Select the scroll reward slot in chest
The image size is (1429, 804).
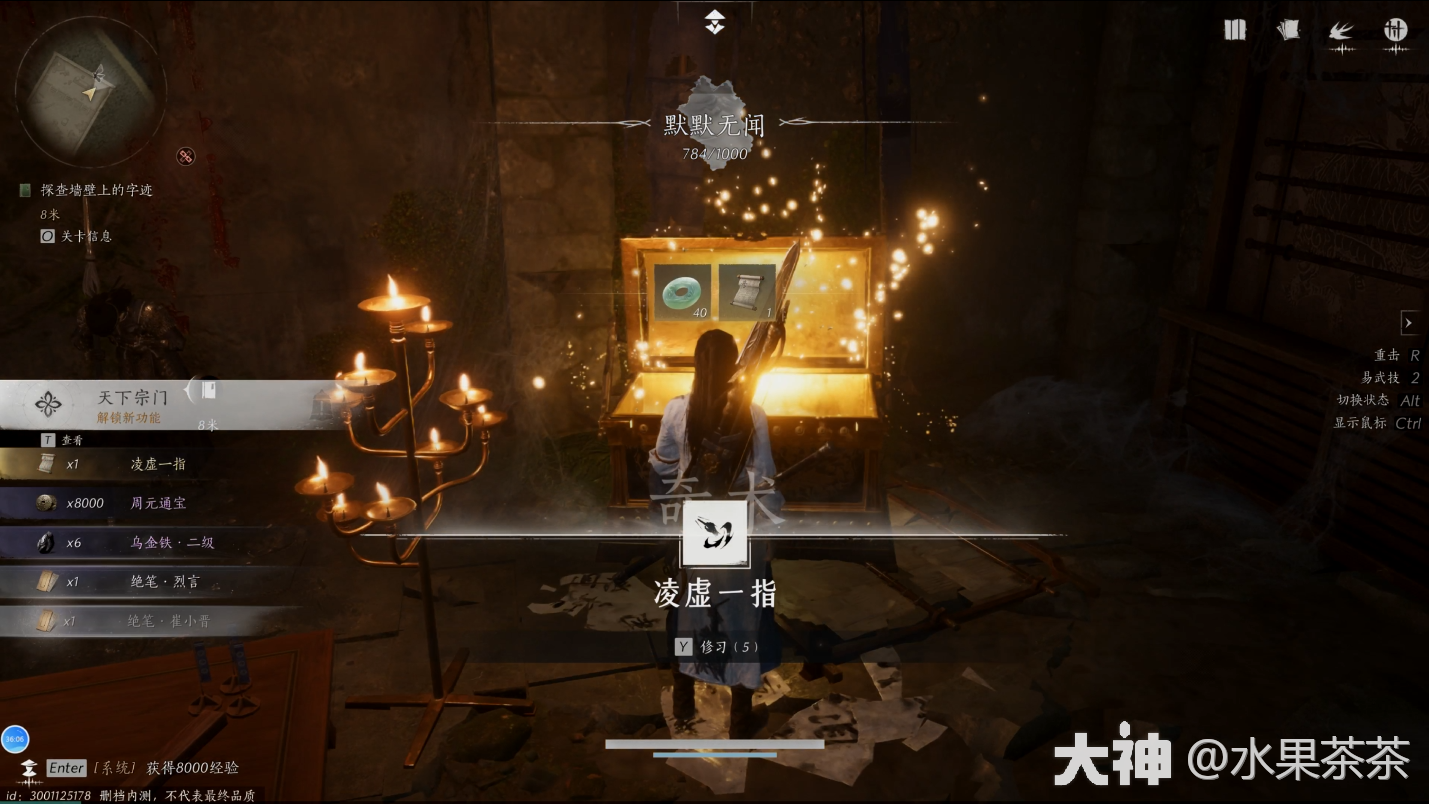pyautogui.click(x=747, y=292)
